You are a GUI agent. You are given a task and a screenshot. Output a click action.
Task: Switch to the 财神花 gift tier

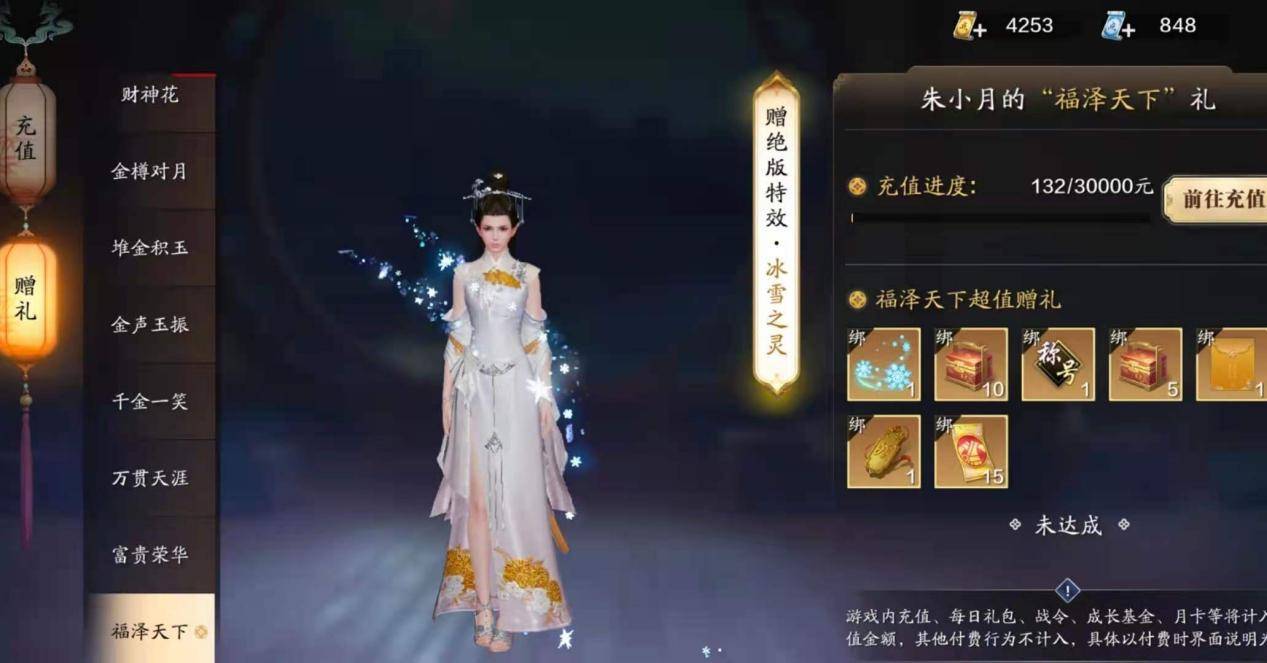[x=150, y=96]
